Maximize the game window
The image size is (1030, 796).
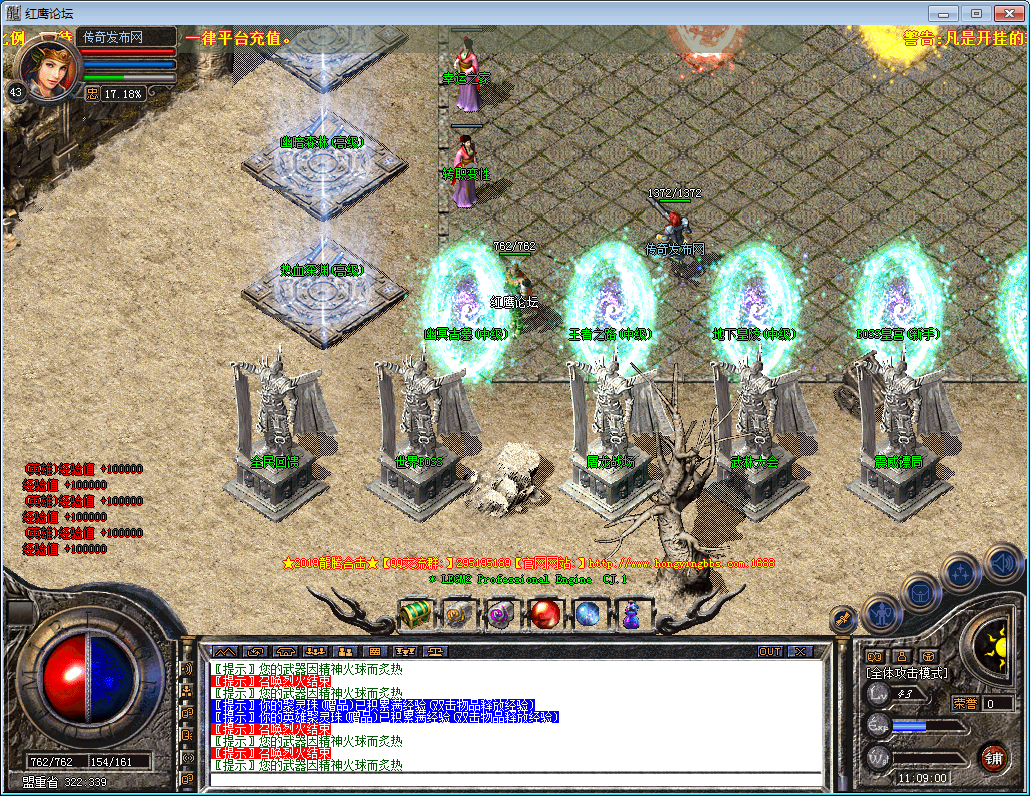click(x=977, y=13)
